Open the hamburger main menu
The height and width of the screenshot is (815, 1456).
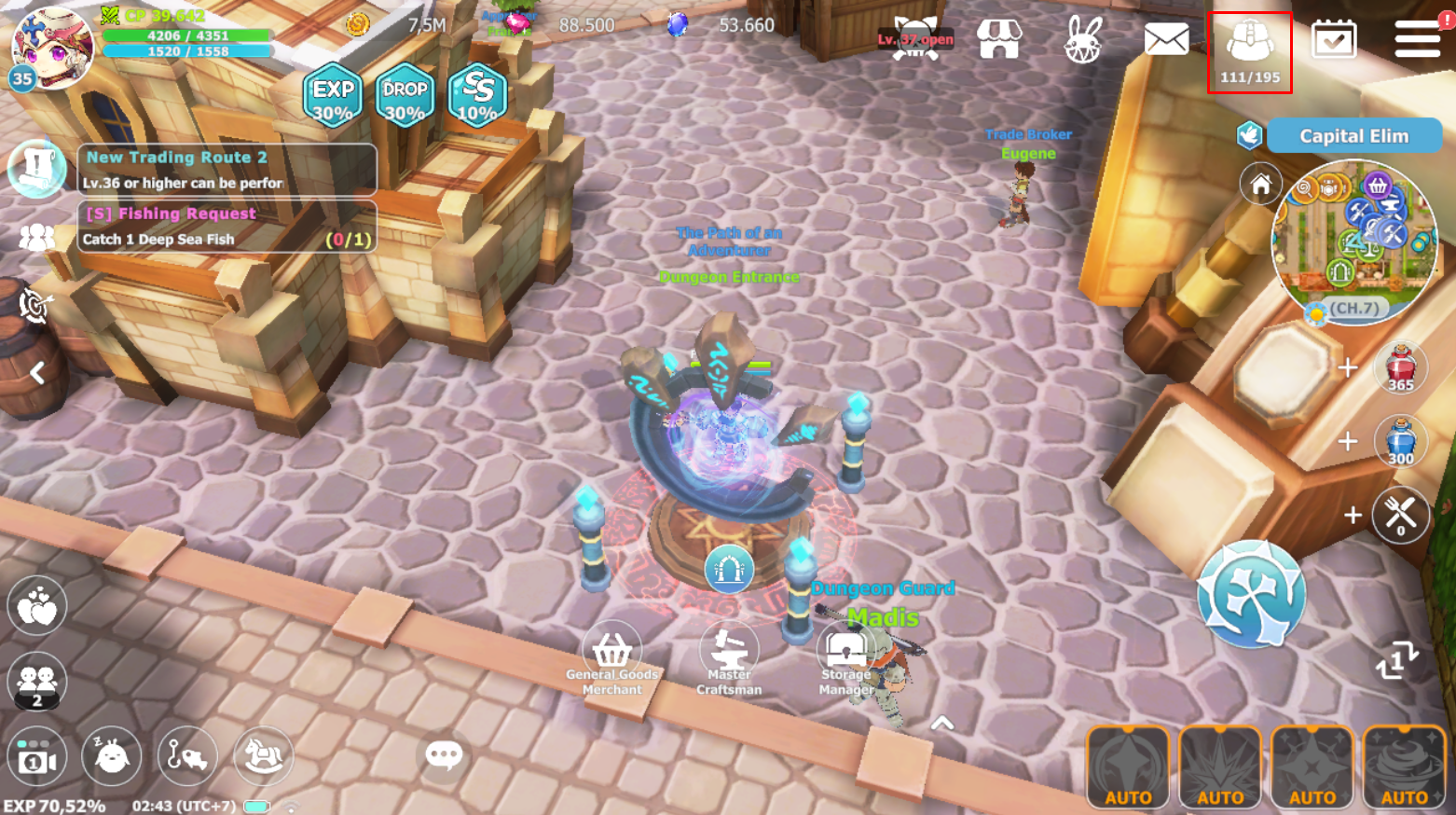point(1417,39)
